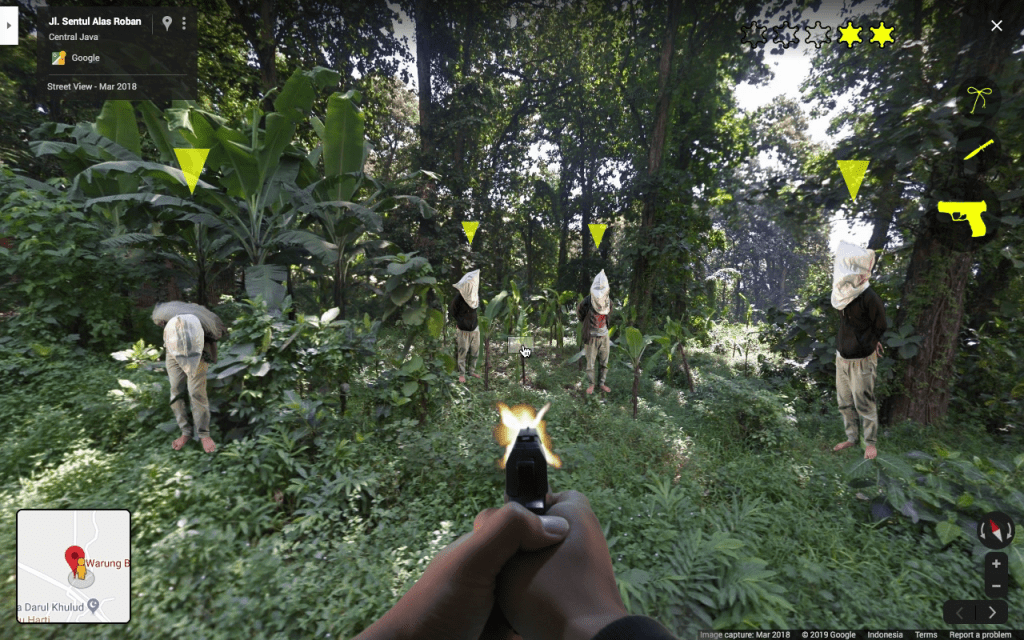Open the minimap thumbnail
Screen dimensions: 1024x640
click(x=73, y=566)
